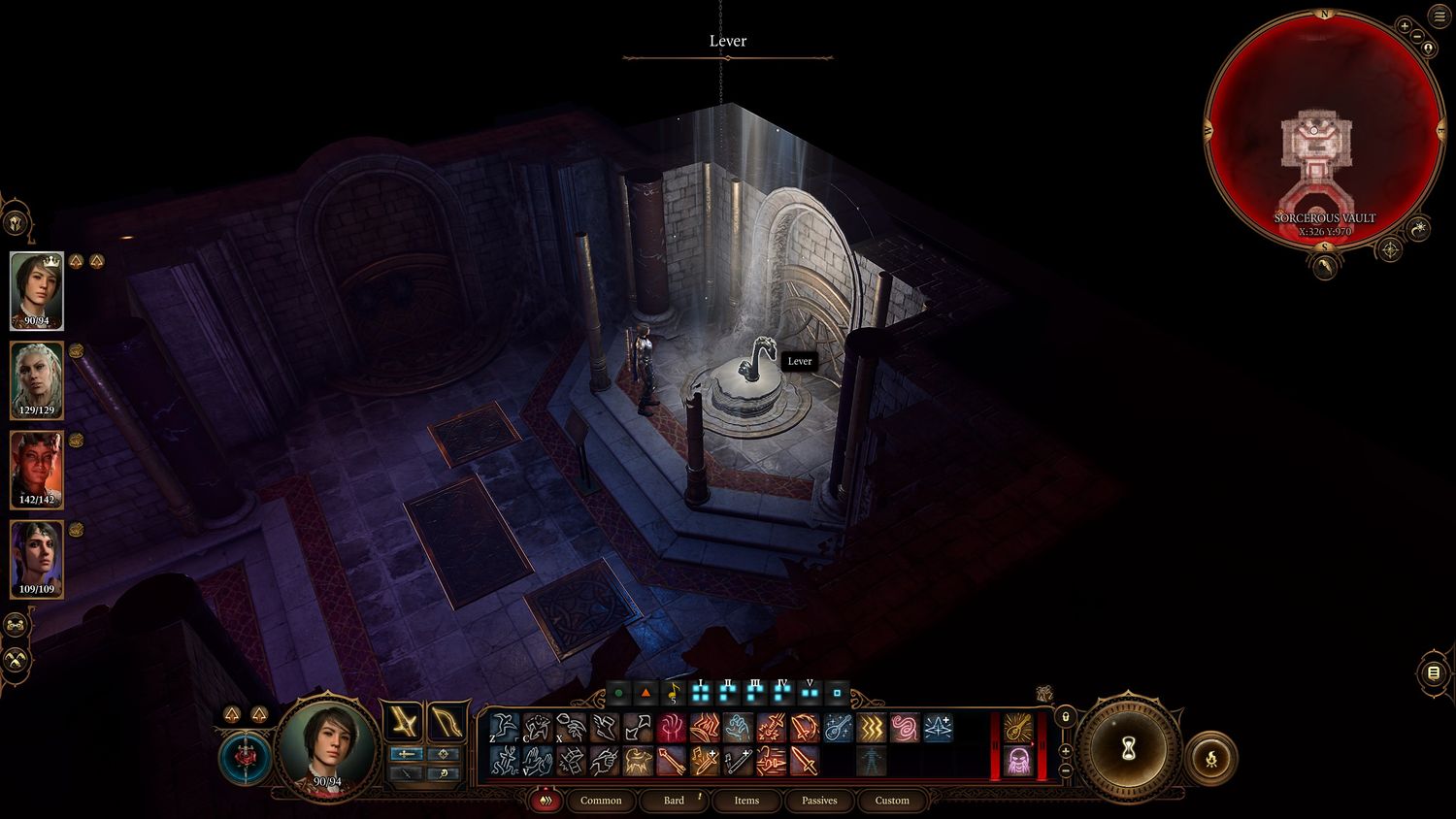Click the crossed pickaxes button at left

tap(17, 660)
